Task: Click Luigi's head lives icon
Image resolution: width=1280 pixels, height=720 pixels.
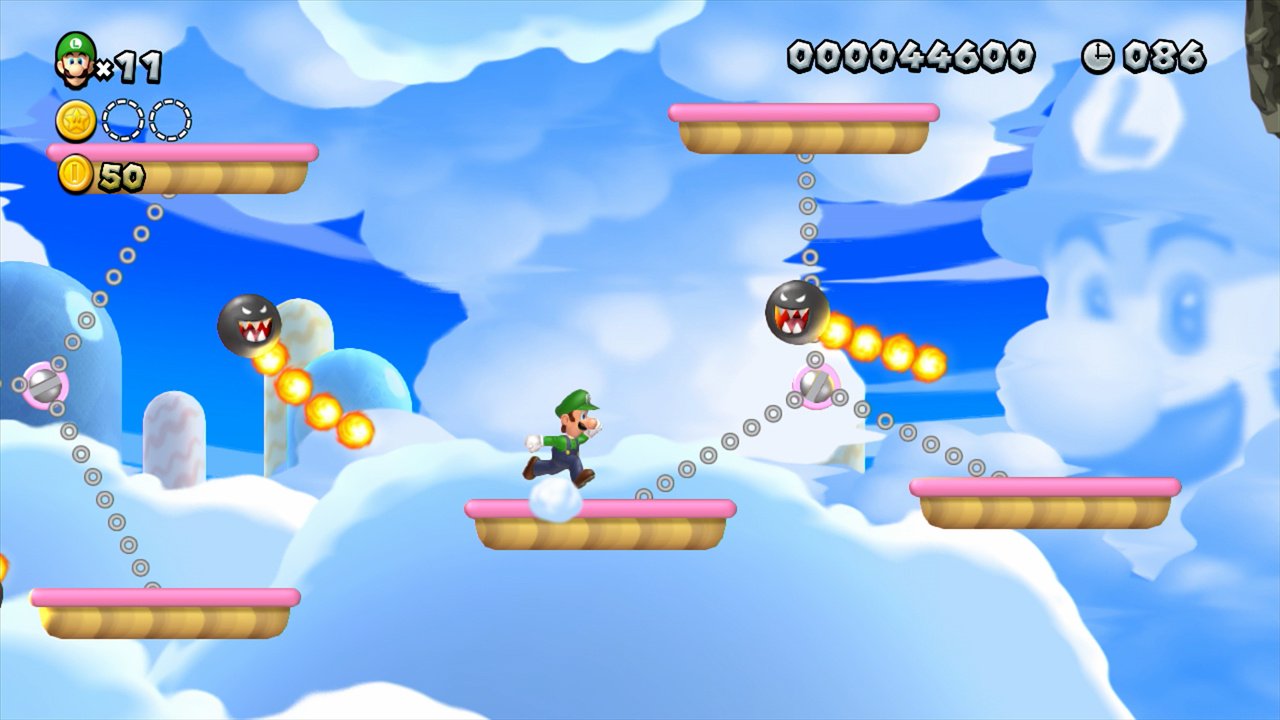Action: [x=75, y=60]
